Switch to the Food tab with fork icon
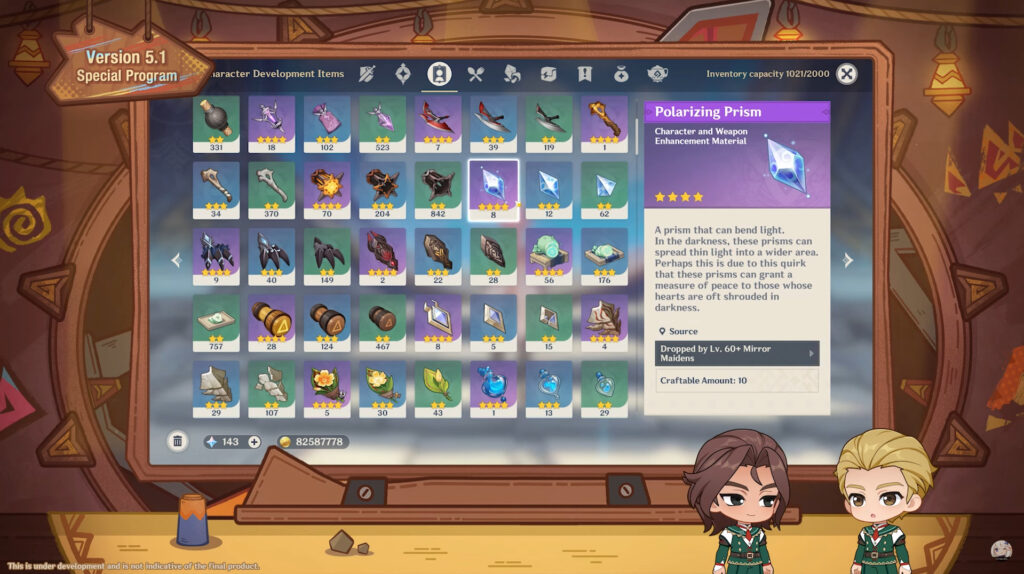 tap(475, 74)
